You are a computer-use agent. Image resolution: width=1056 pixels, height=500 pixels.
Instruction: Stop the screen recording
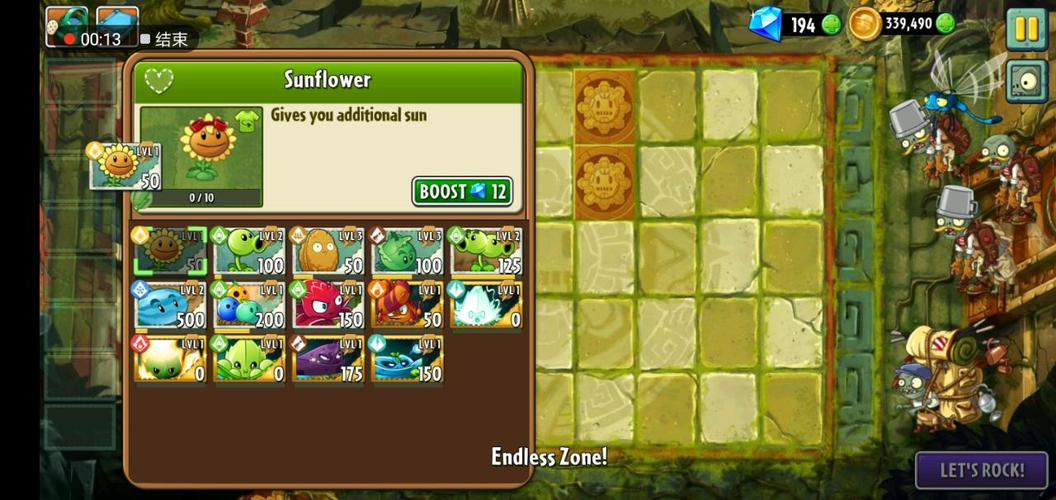point(165,39)
